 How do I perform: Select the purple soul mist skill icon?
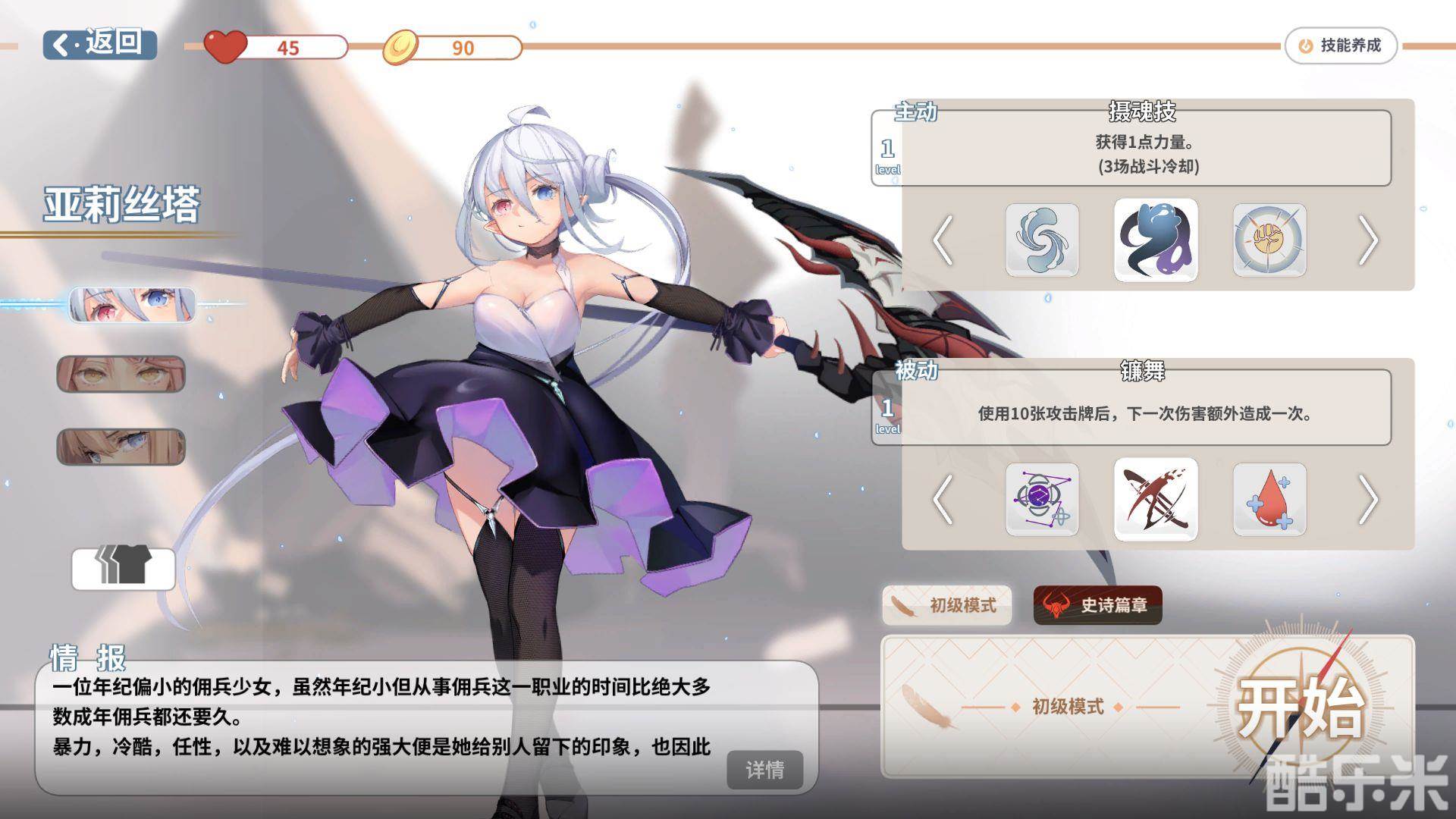click(1155, 241)
